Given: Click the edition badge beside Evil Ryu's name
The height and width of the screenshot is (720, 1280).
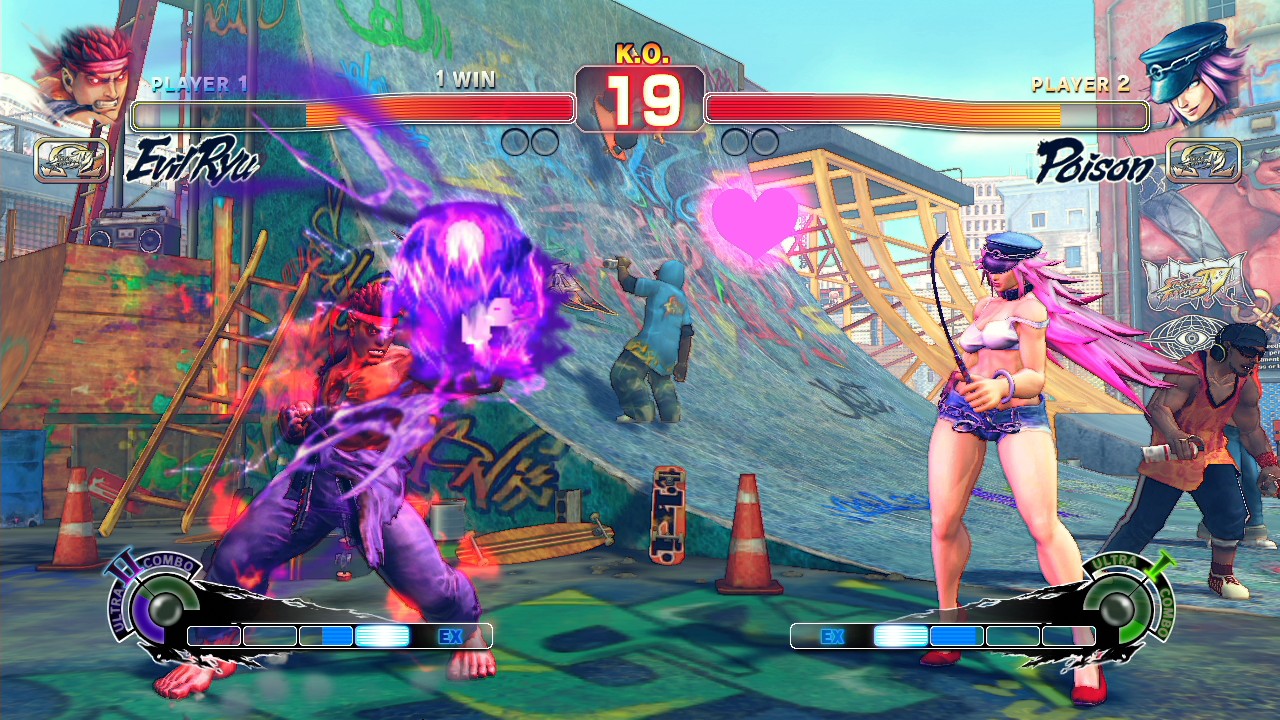Looking at the screenshot, I should 72,161.
